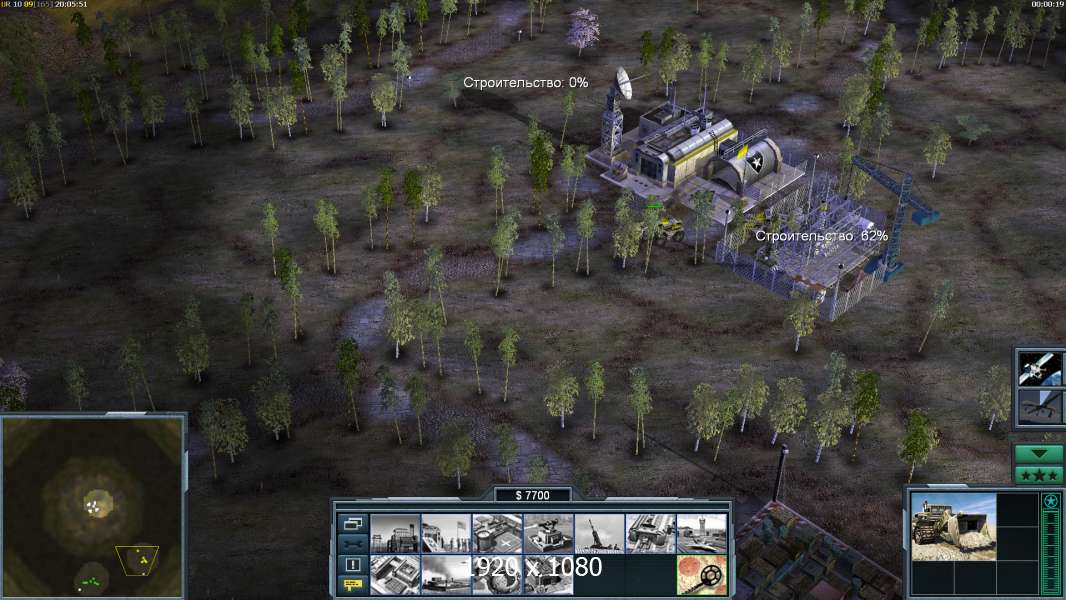Toggle the overlapping windows button

(x=352, y=523)
